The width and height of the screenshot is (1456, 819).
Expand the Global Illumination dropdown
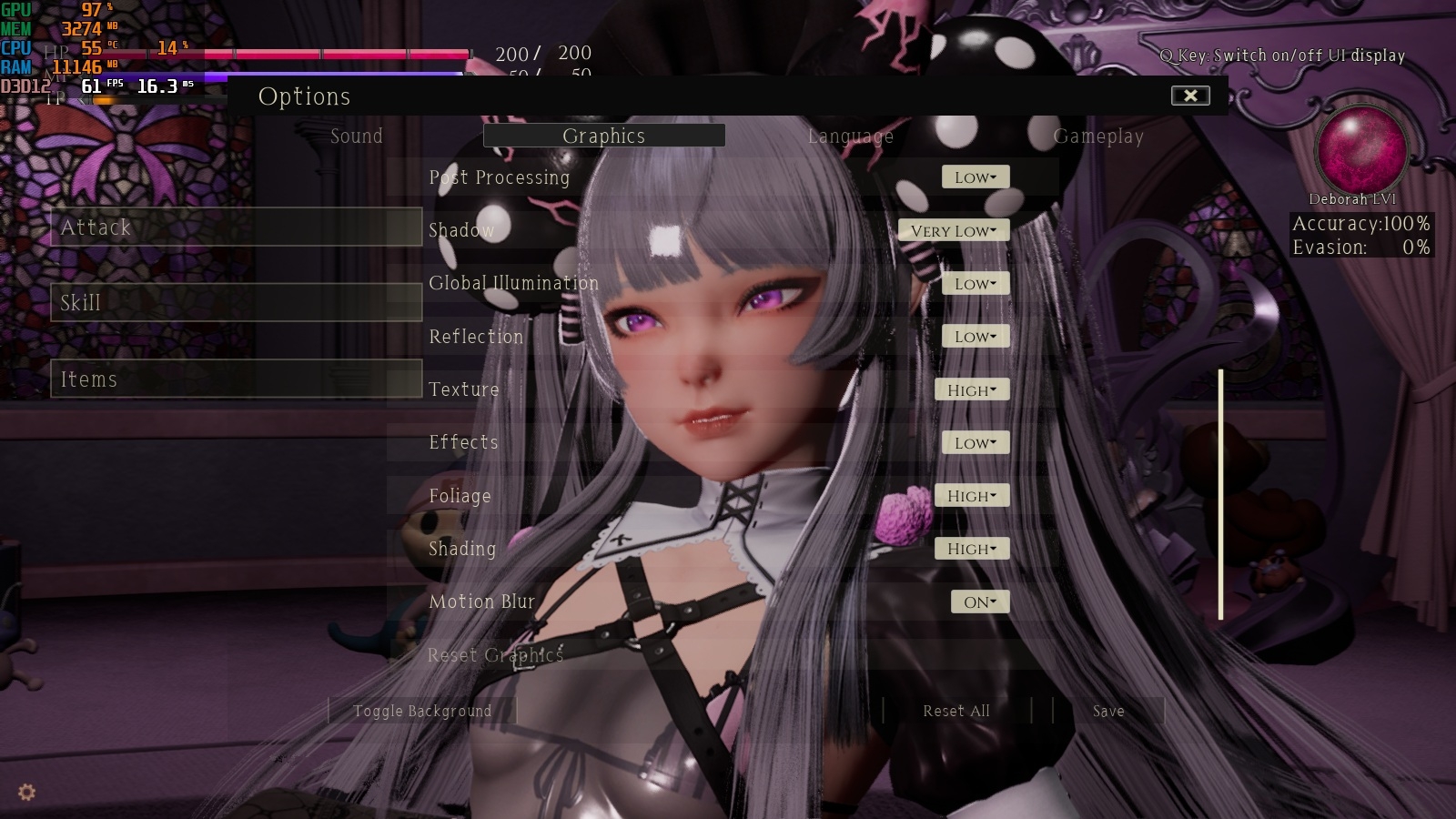coord(975,284)
